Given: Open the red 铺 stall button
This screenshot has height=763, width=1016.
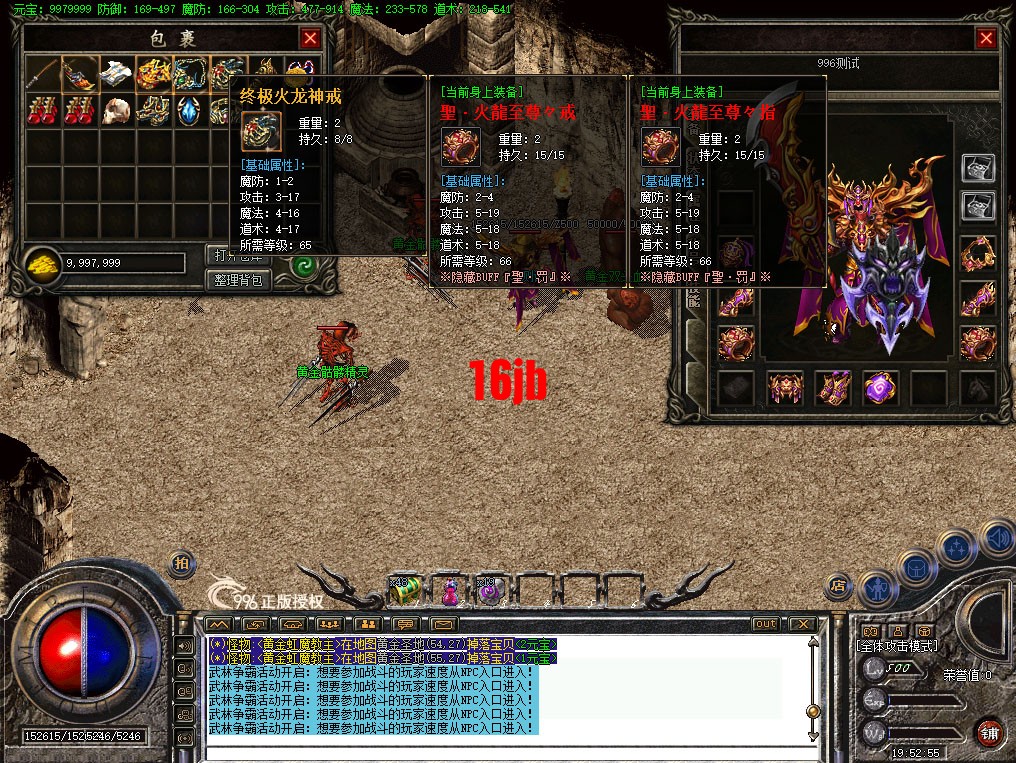Looking at the screenshot, I should coord(989,730).
